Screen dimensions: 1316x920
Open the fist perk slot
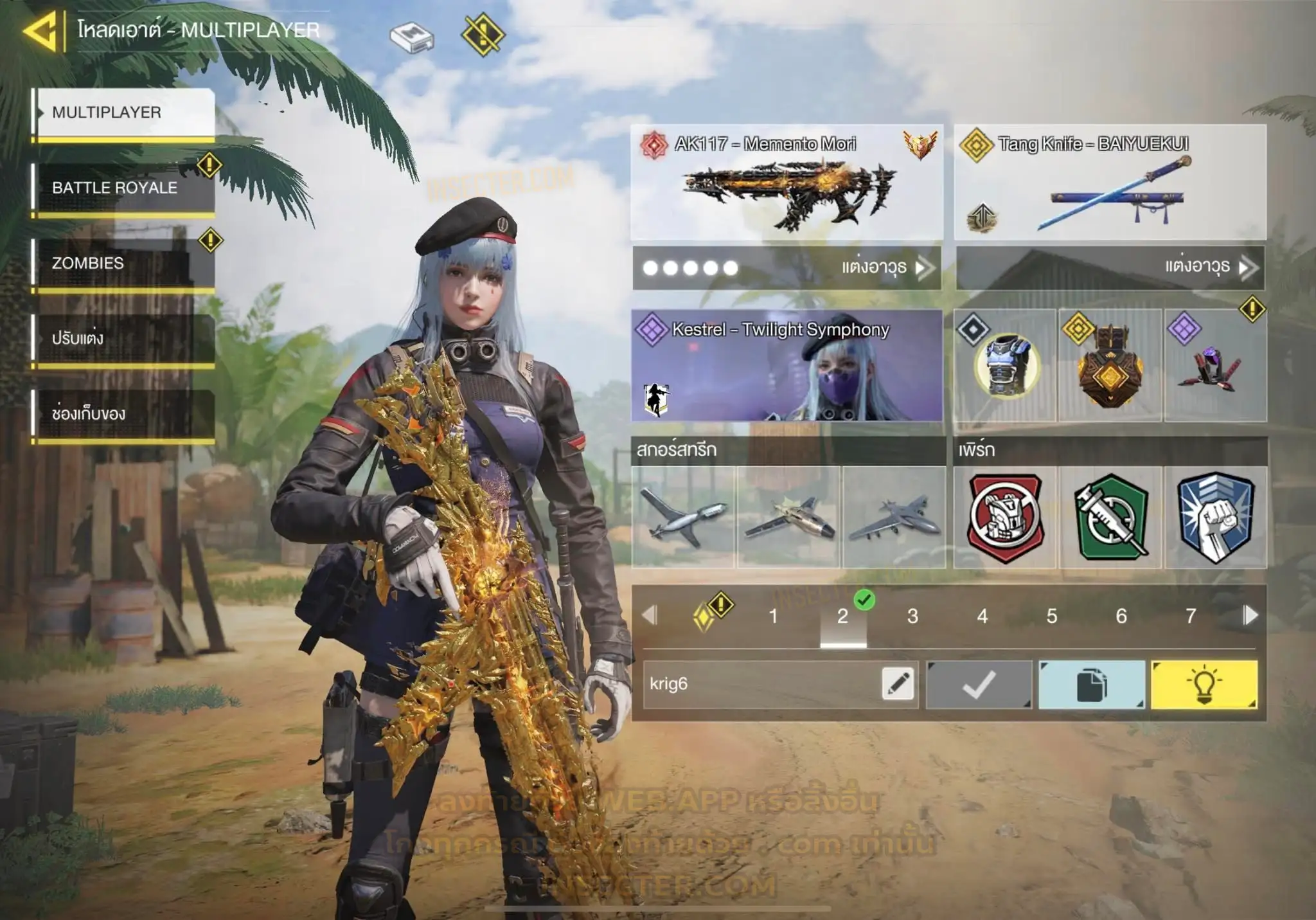(1215, 518)
